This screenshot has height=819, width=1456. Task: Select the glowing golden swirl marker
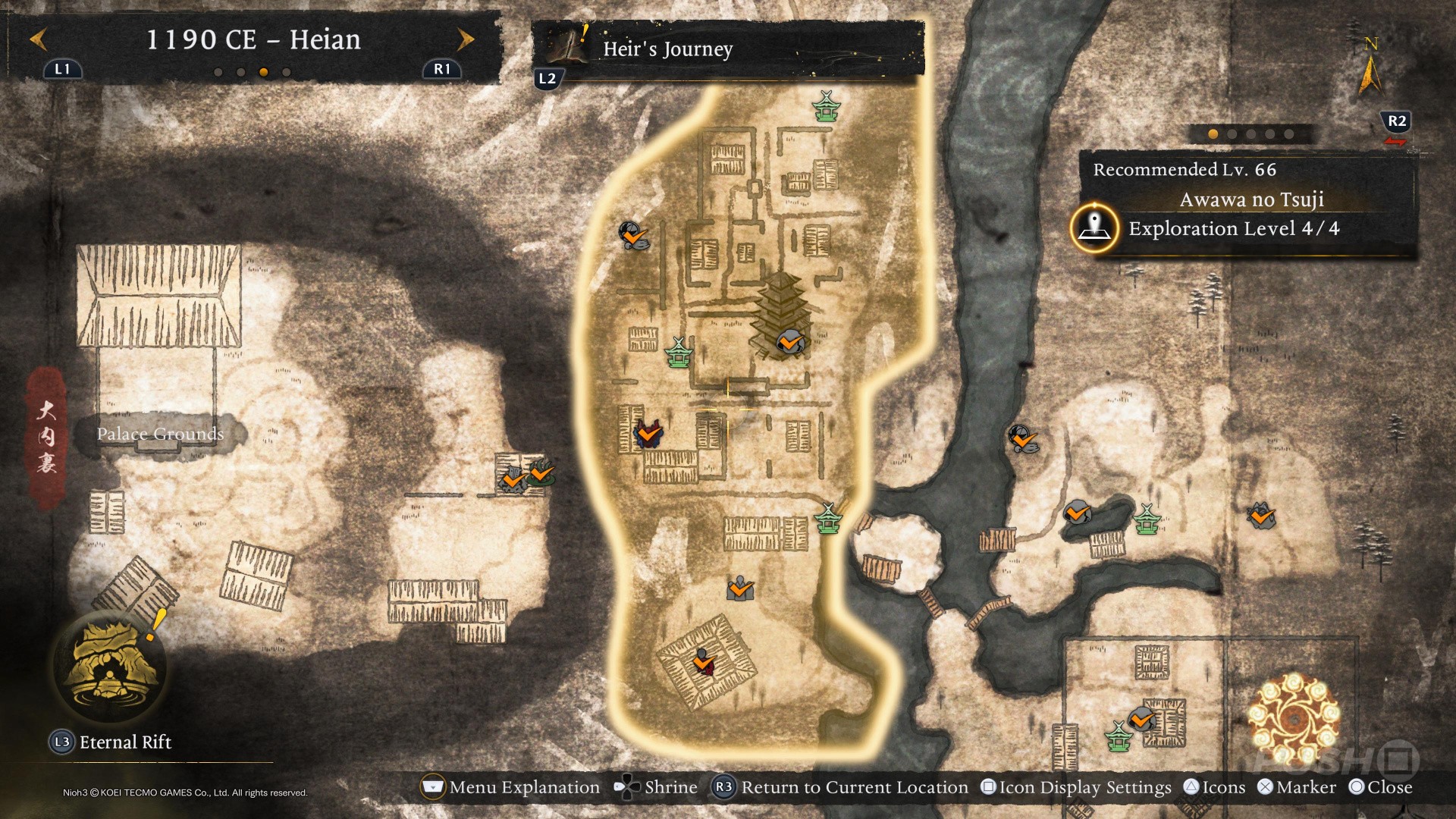[x=1294, y=717]
